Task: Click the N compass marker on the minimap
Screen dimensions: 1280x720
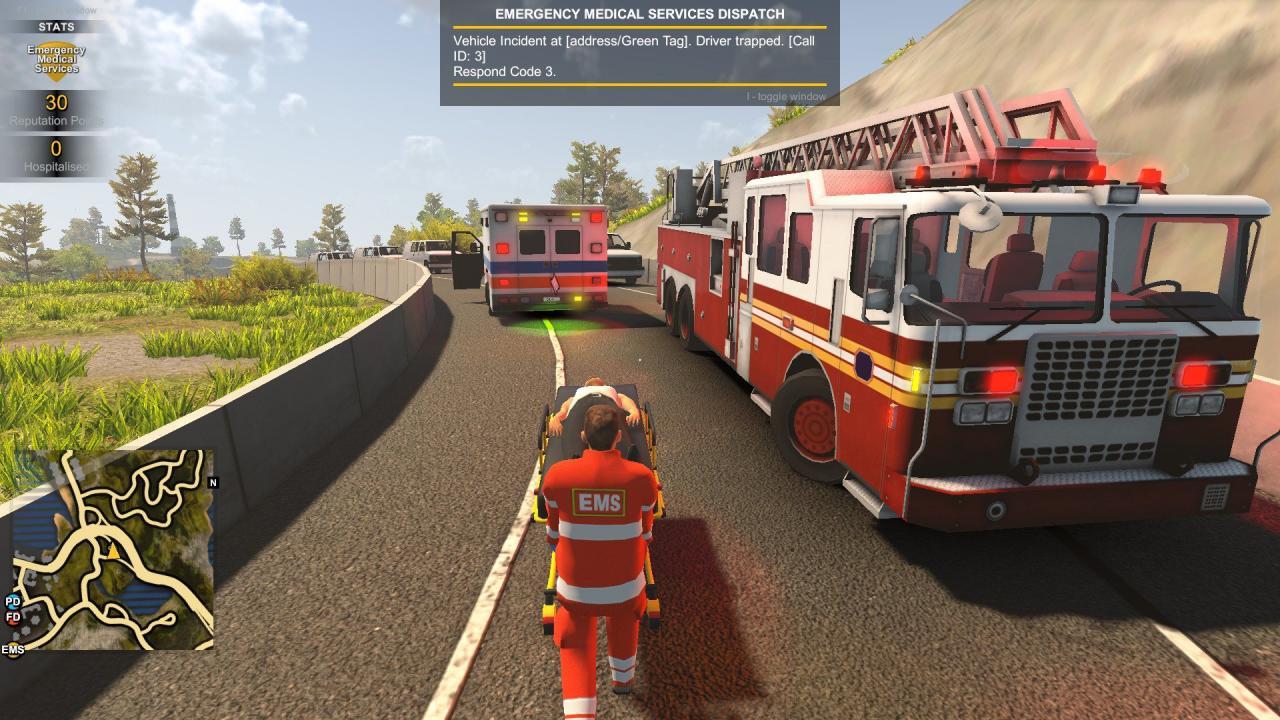Action: point(212,483)
